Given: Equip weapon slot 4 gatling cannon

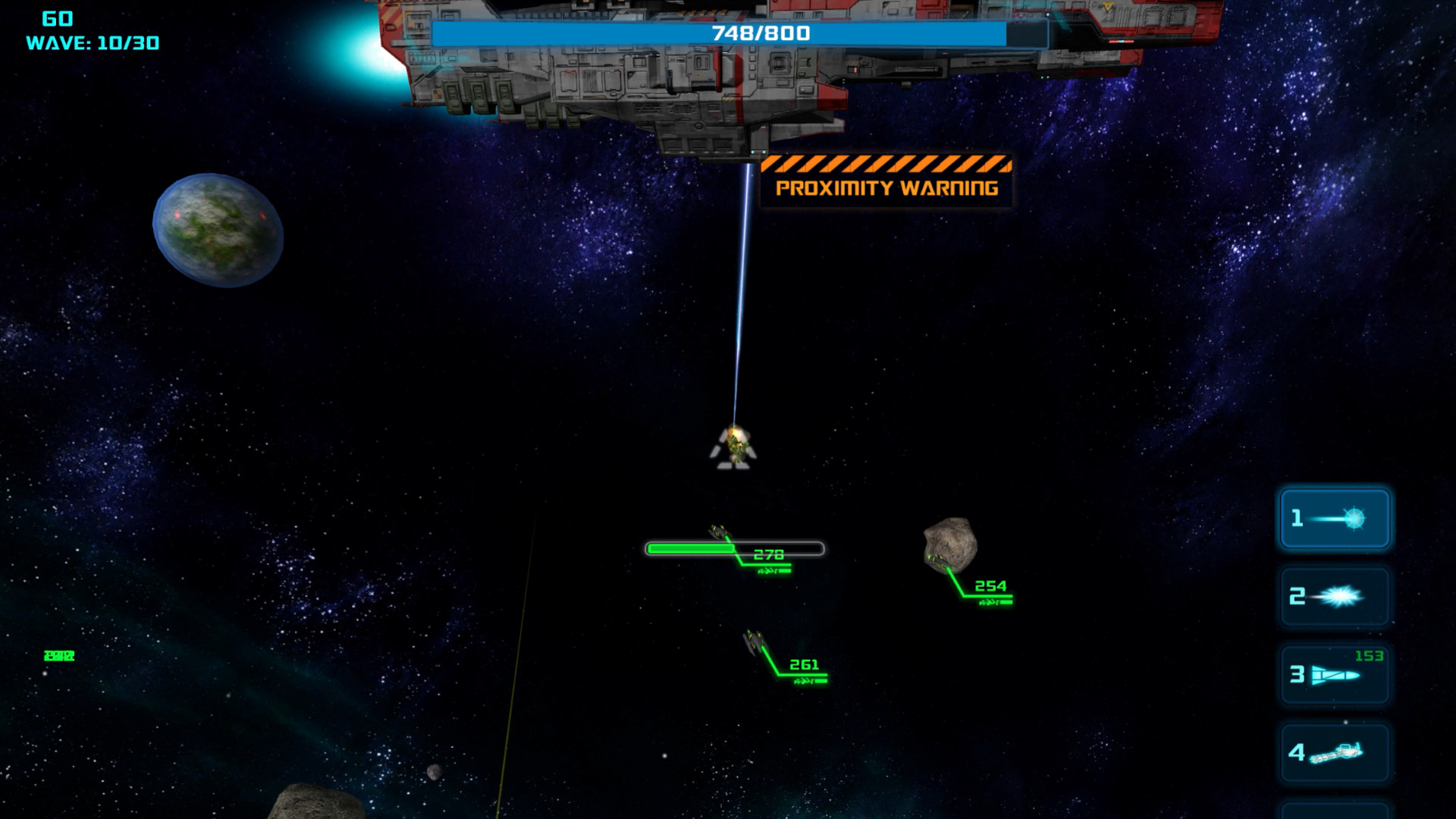Looking at the screenshot, I should click(1334, 753).
